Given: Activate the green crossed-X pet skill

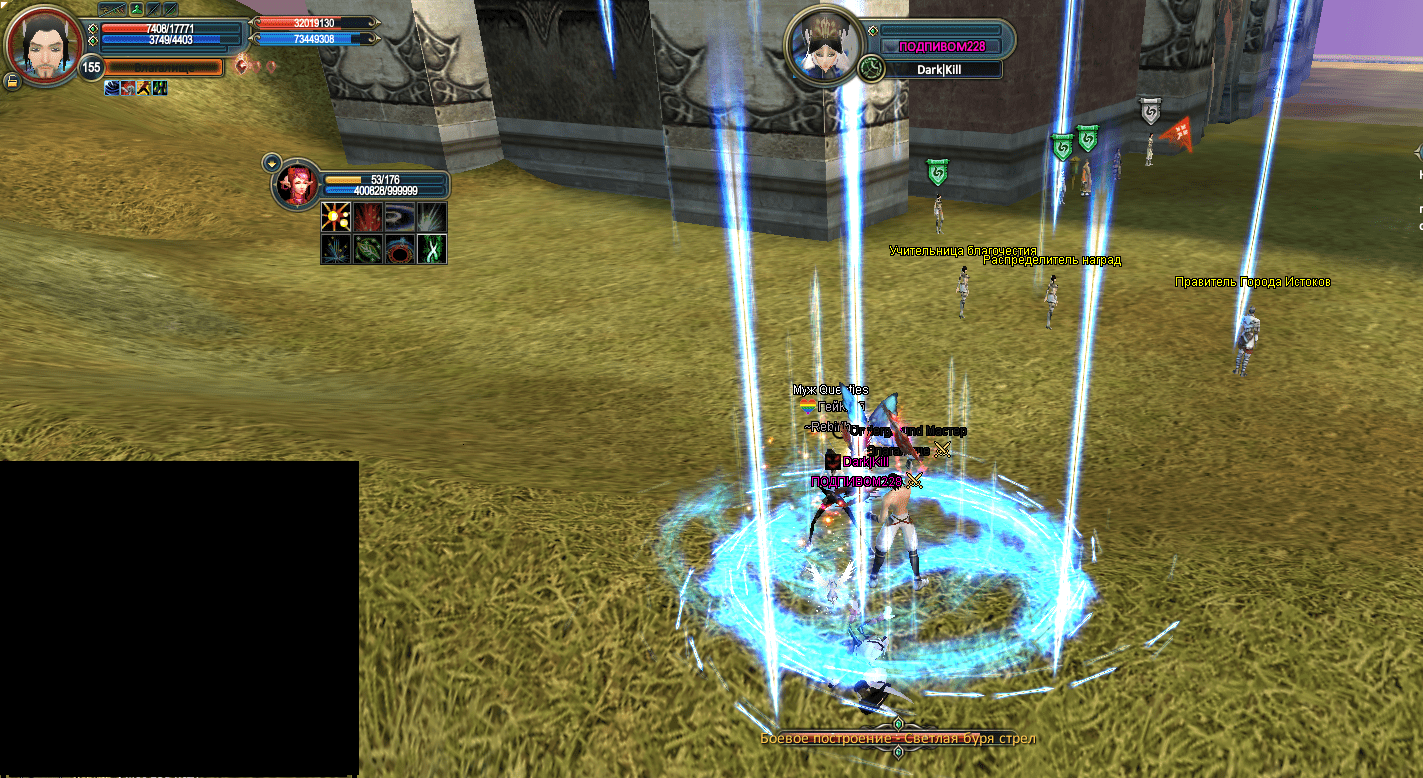Looking at the screenshot, I should pos(431,249).
